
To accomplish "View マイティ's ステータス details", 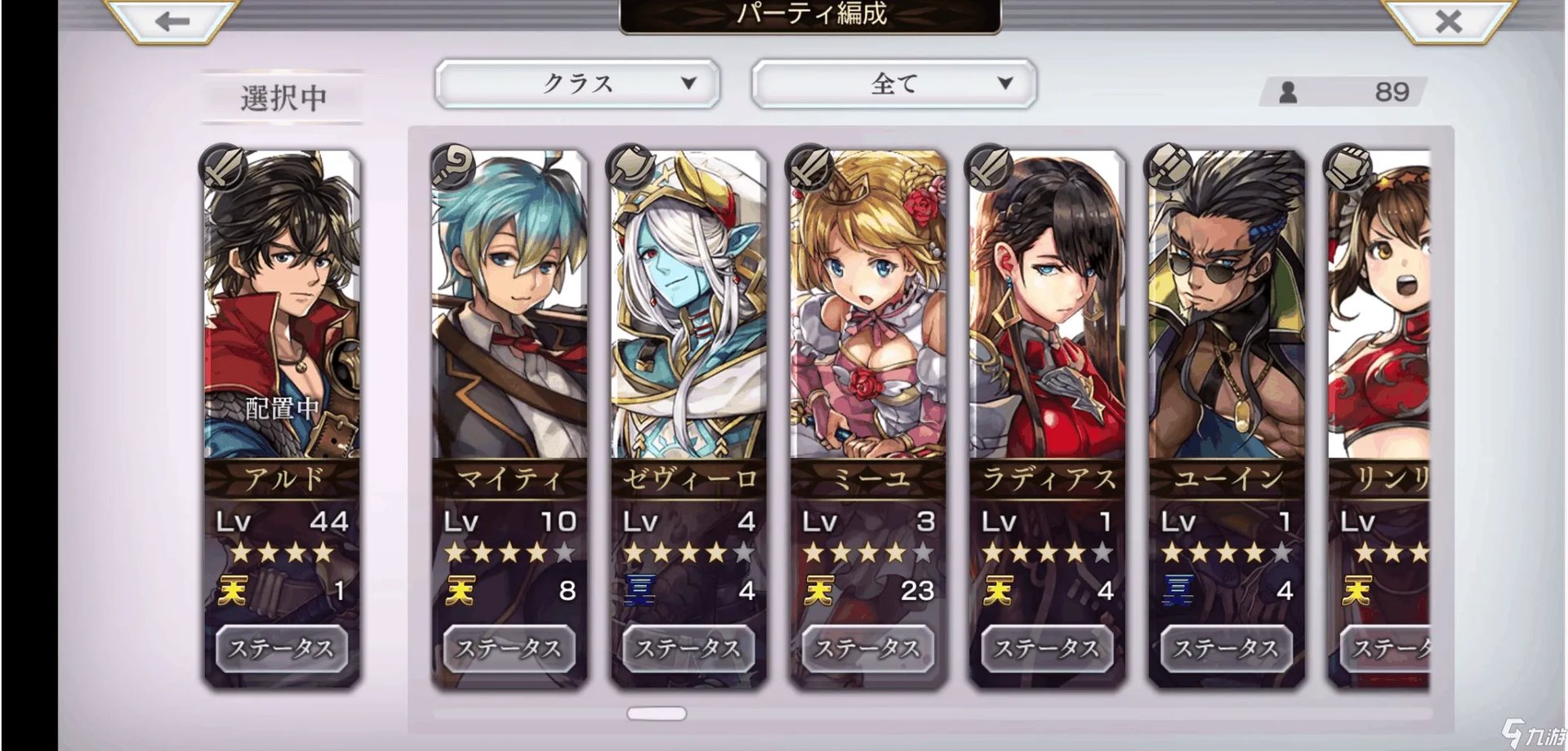I will pos(509,648).
